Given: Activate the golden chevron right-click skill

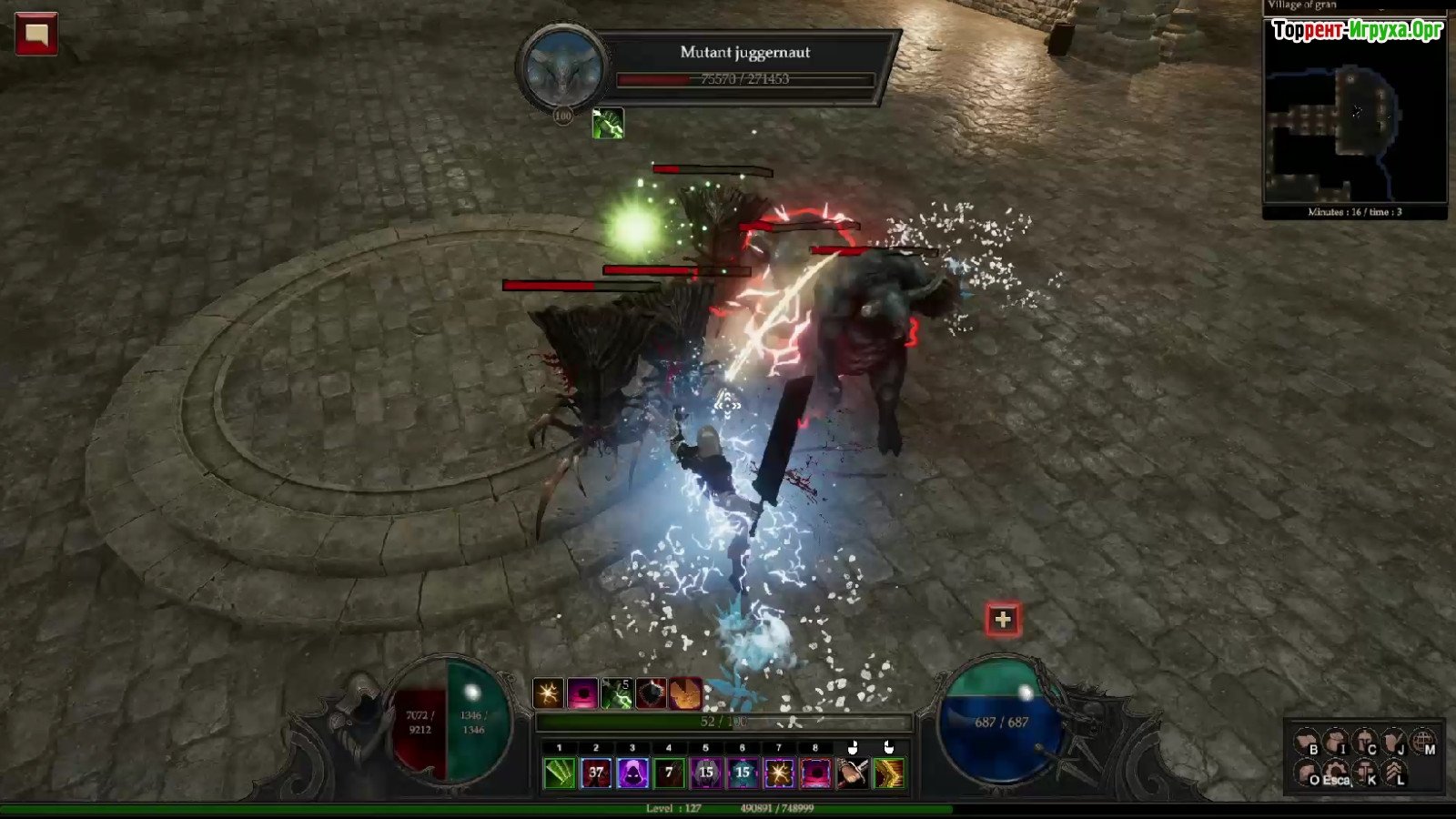Looking at the screenshot, I should 889,773.
